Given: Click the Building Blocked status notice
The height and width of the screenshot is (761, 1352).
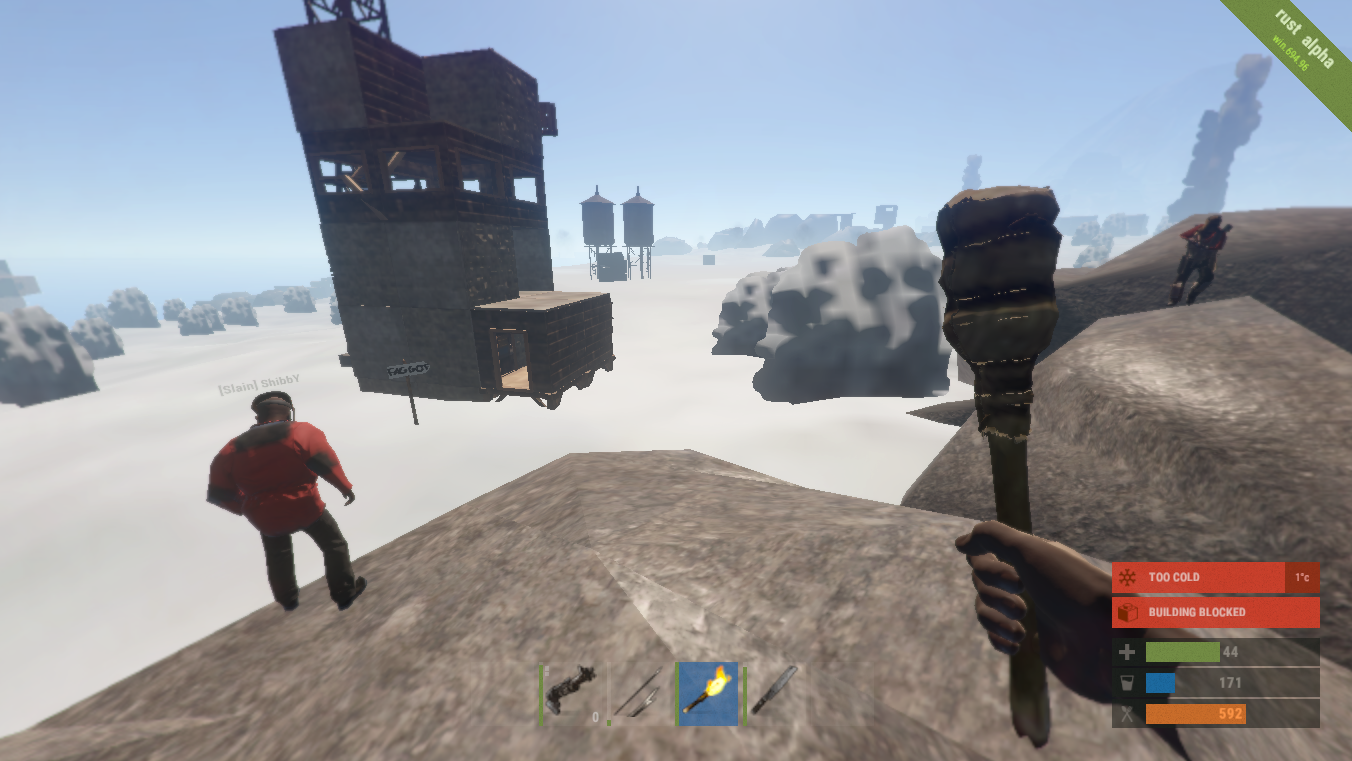Looking at the screenshot, I should (x=1214, y=612).
